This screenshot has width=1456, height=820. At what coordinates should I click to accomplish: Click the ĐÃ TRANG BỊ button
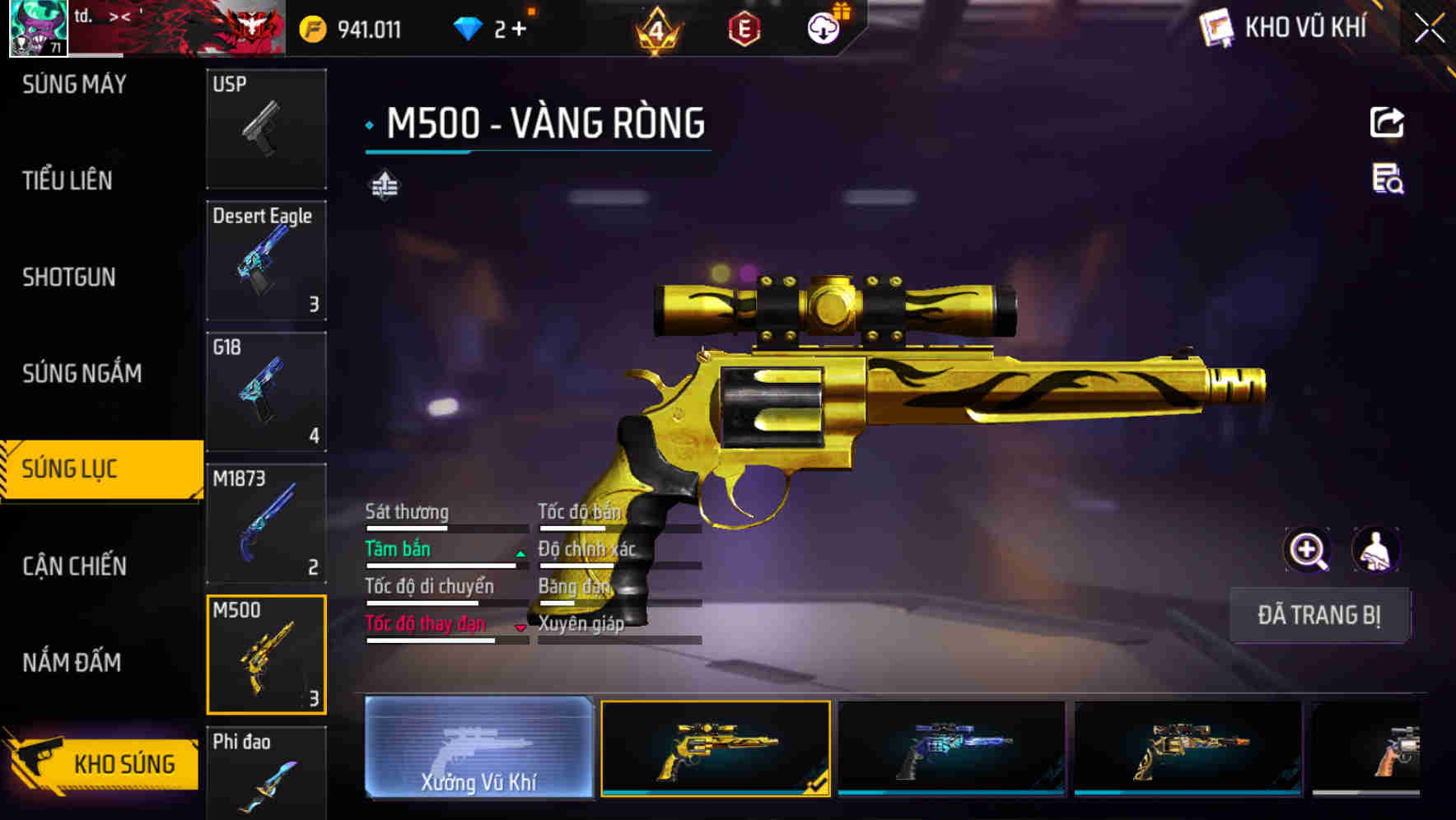pyautogui.click(x=1319, y=615)
